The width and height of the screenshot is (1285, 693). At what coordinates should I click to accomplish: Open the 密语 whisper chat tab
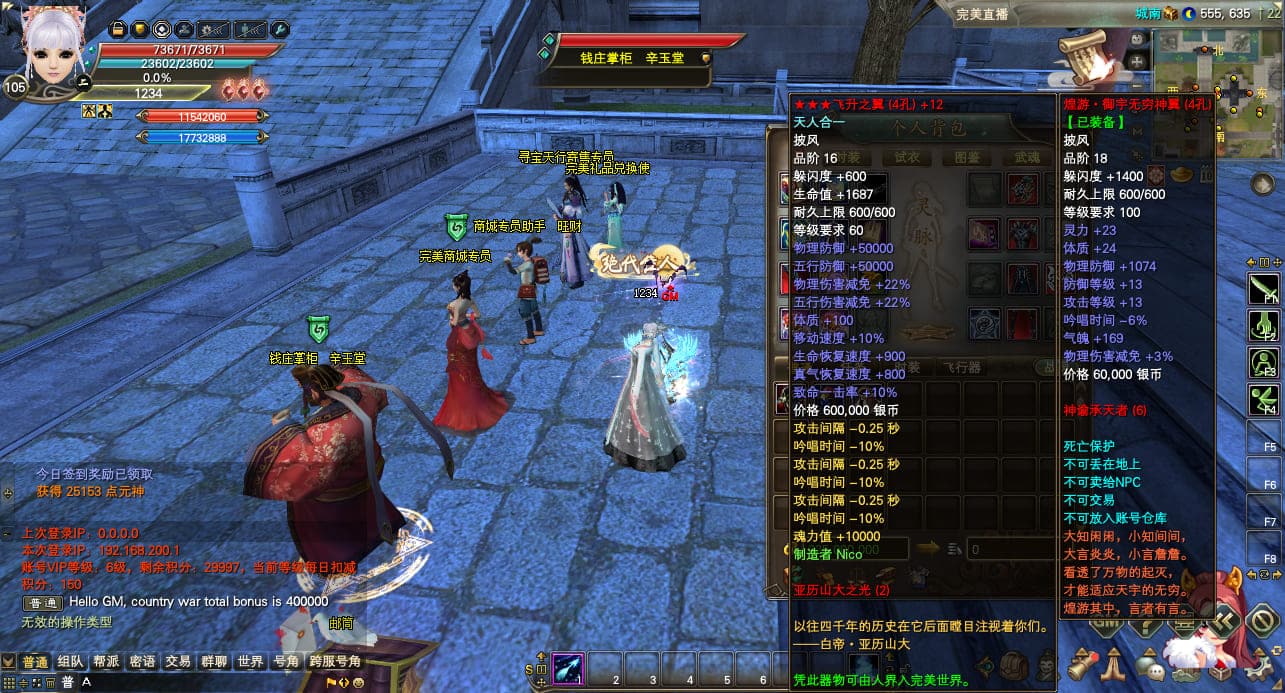tap(142, 662)
